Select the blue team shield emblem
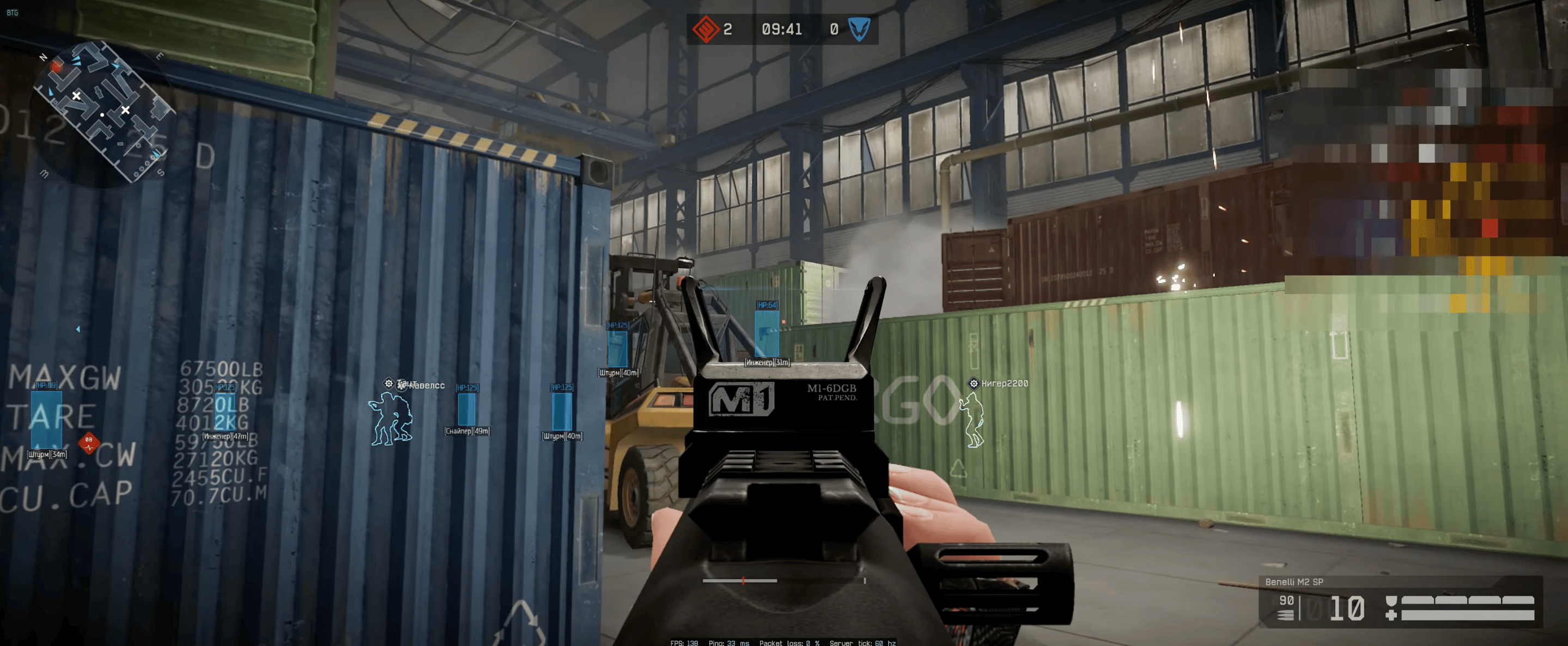This screenshot has height=646, width=1568. pyautogui.click(x=859, y=28)
